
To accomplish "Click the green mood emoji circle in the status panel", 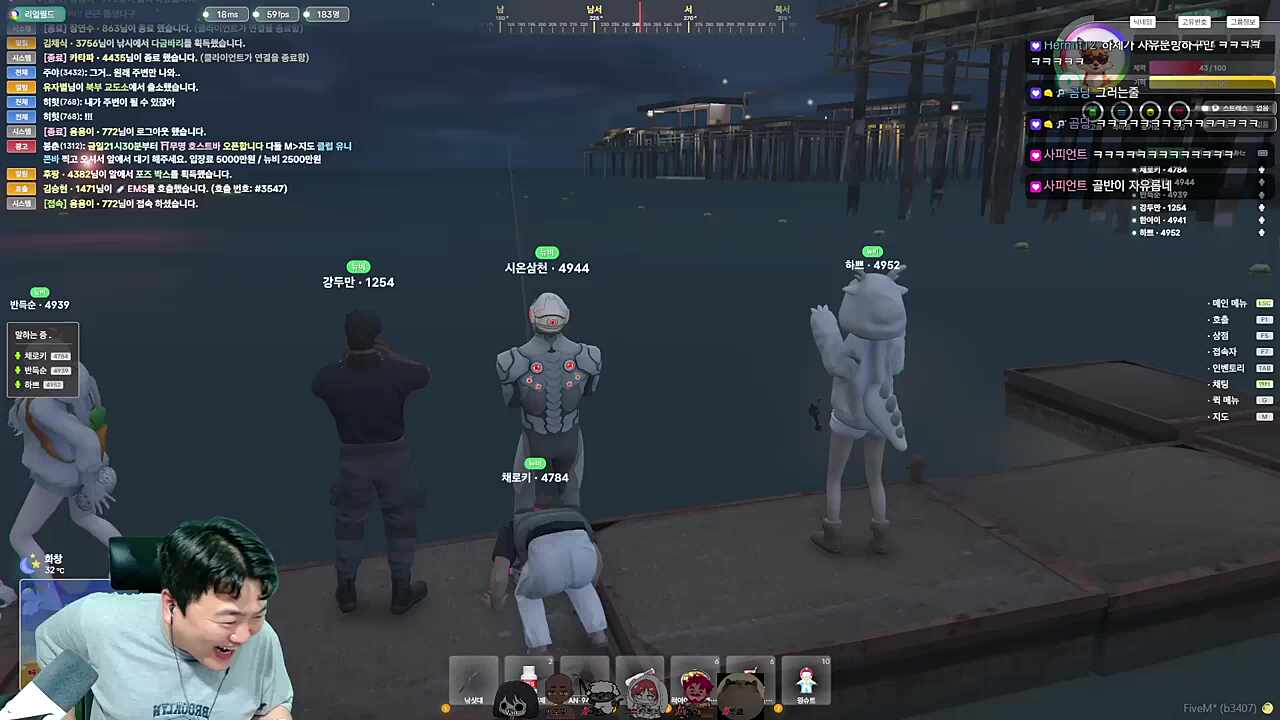I will point(1092,110).
